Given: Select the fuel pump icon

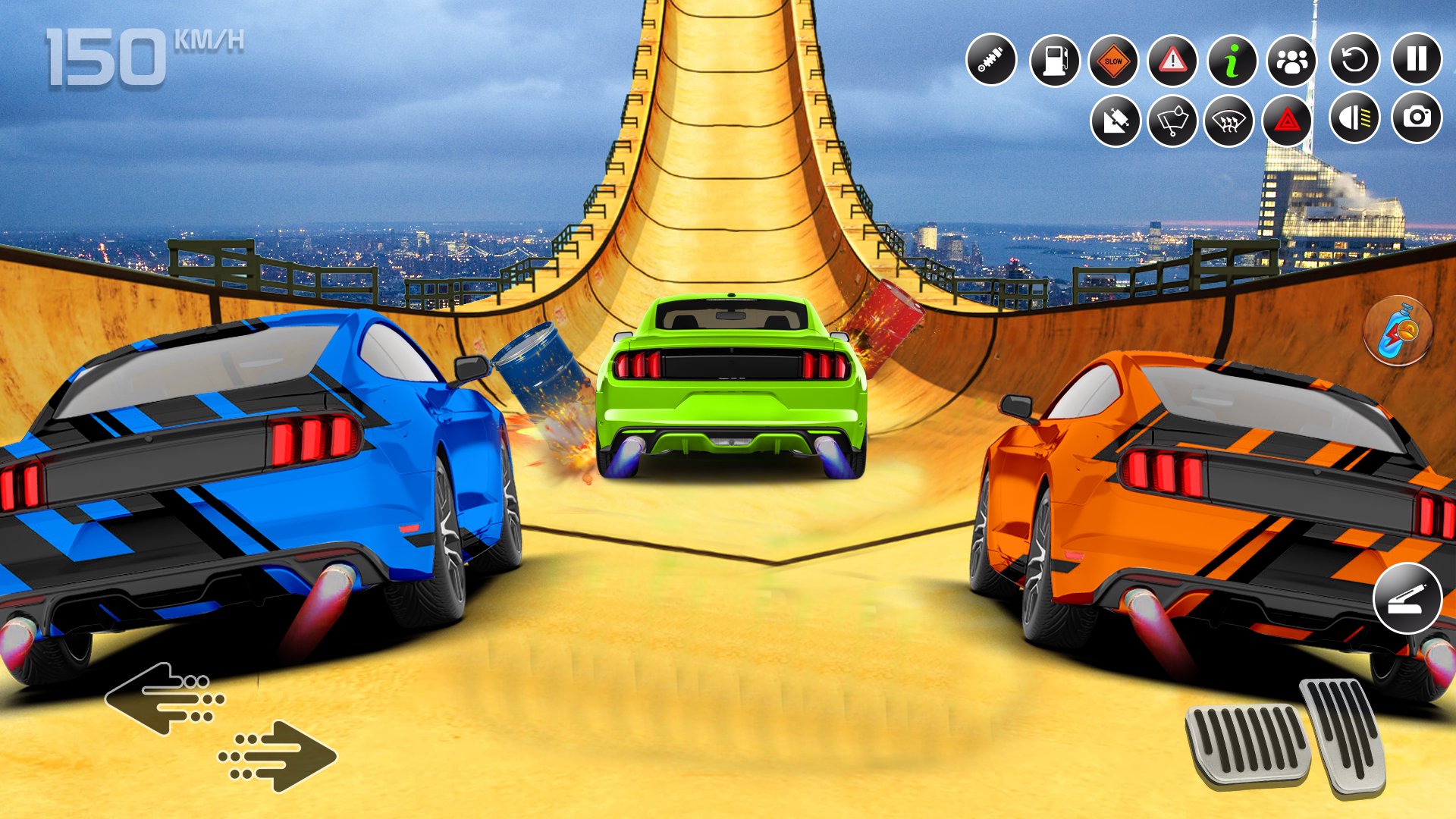Looking at the screenshot, I should 1055,61.
